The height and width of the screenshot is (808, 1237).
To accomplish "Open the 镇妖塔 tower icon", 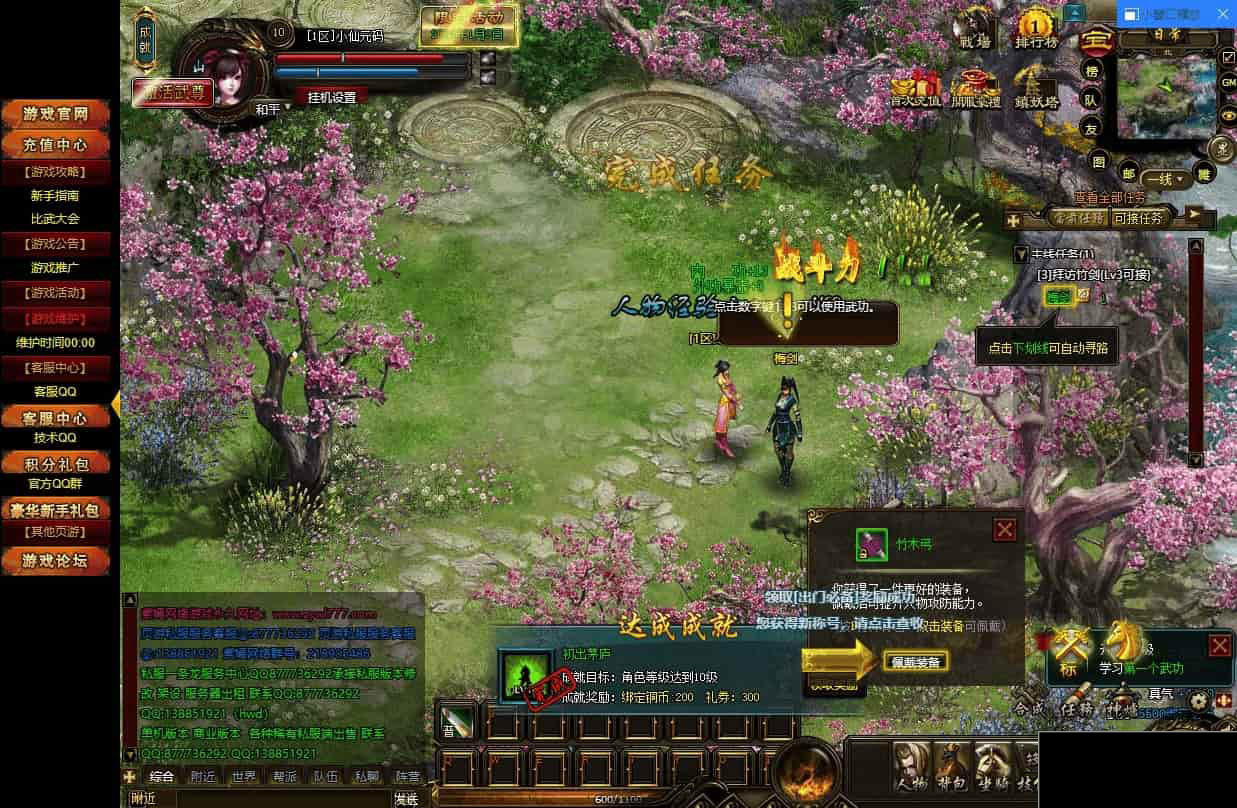I will tap(1035, 88).
